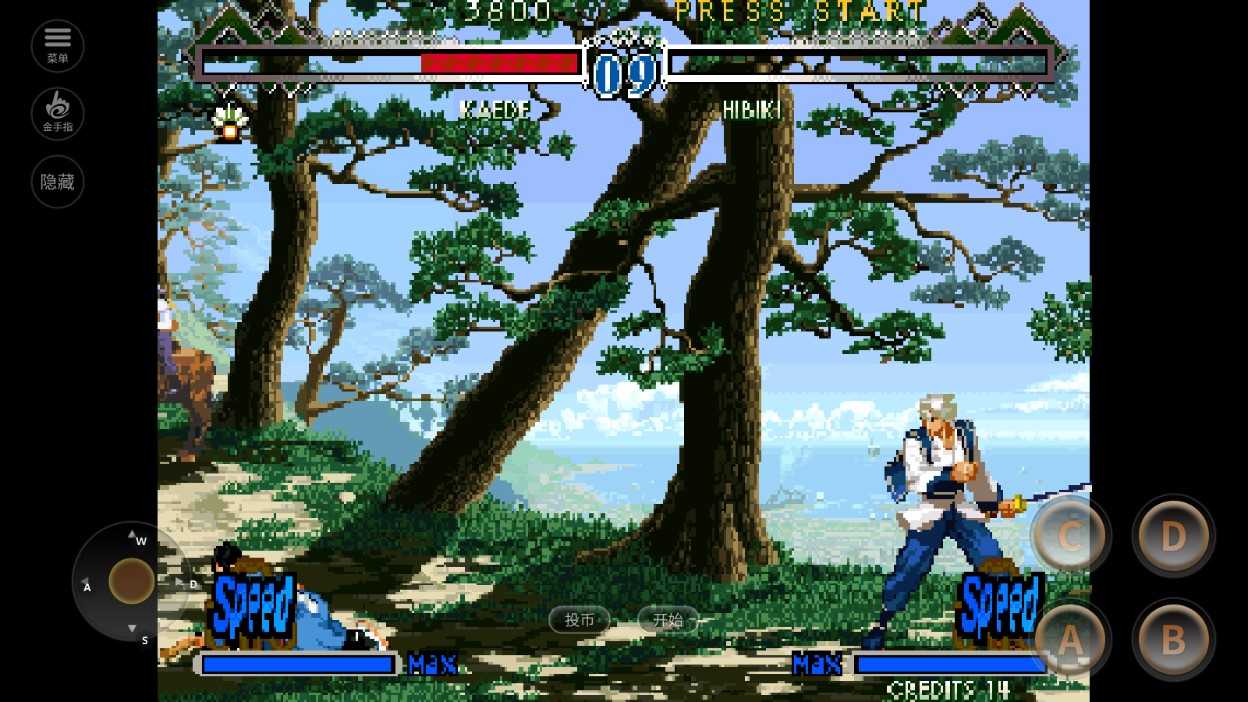
Task: Tap the virtual joystick's center knob
Action: (131, 581)
